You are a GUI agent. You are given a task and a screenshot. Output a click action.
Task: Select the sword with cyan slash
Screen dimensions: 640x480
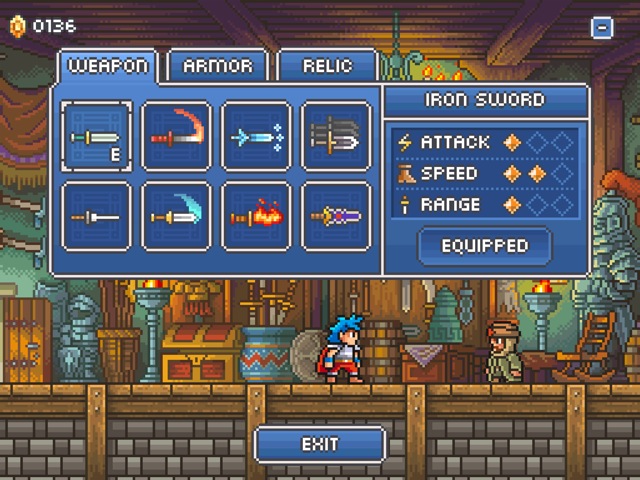click(177, 215)
